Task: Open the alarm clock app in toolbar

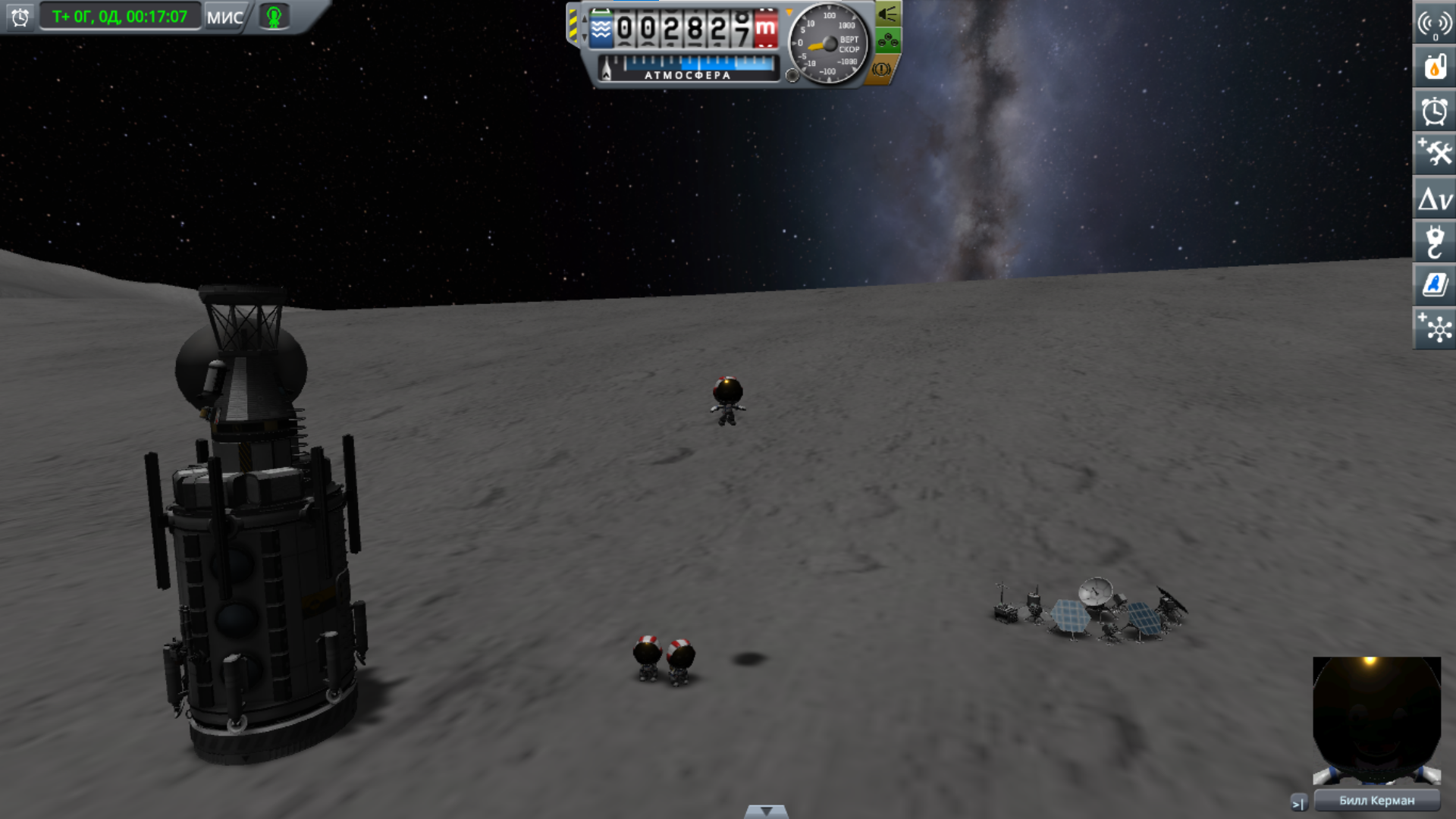Action: click(1434, 111)
